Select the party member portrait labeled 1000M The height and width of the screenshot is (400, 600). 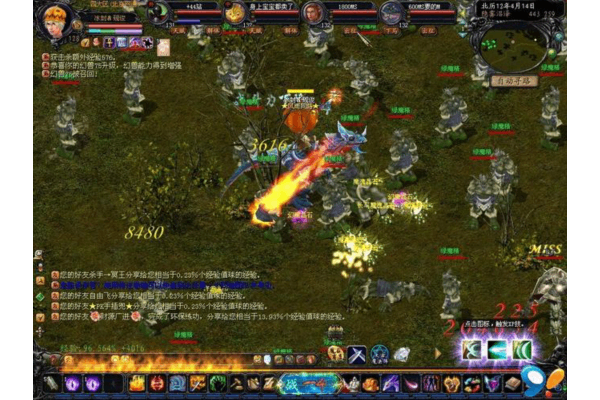[x=314, y=13]
